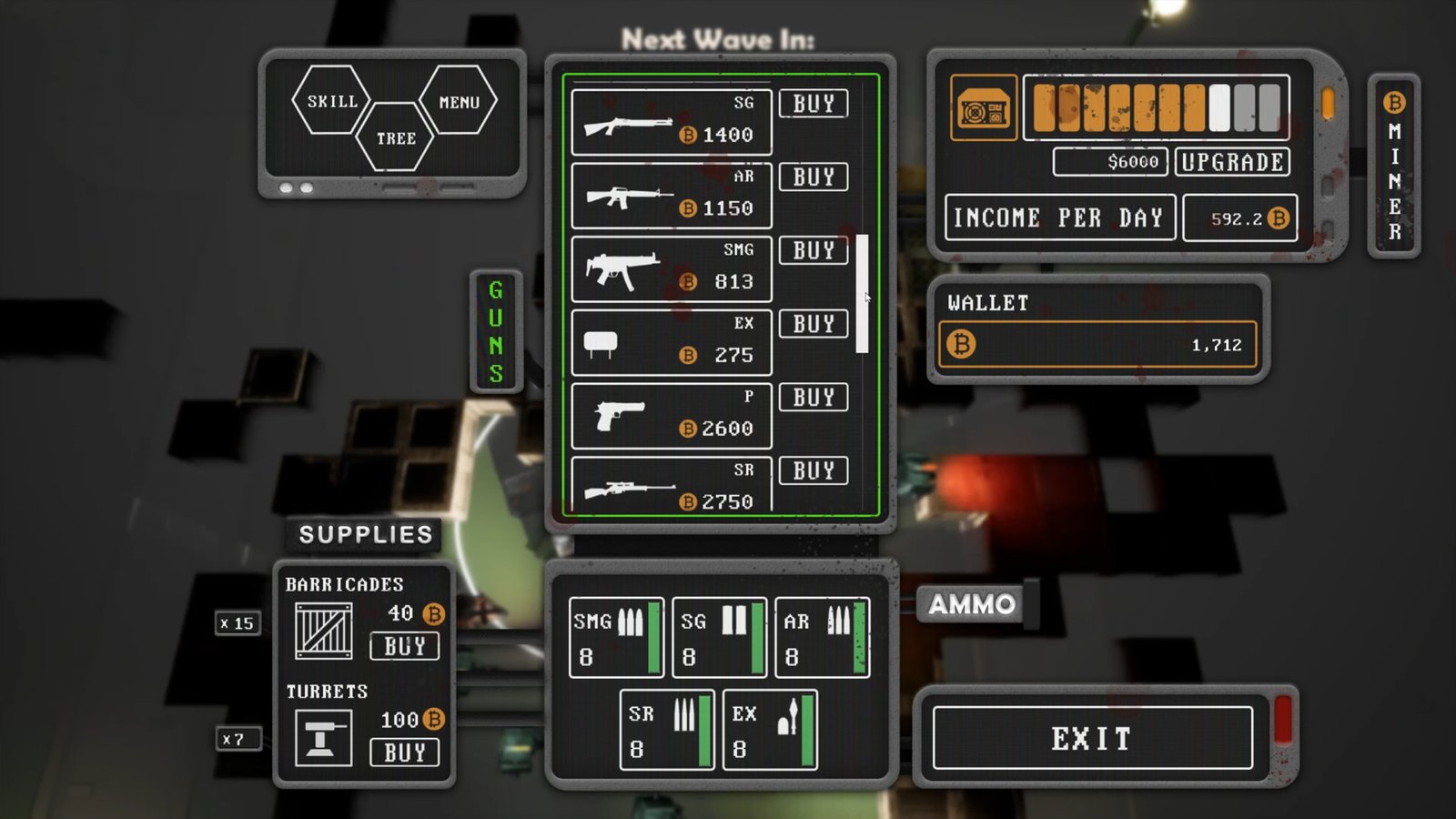The width and height of the screenshot is (1456, 819).
Task: Buy barricades for 40
Action: pos(405,646)
